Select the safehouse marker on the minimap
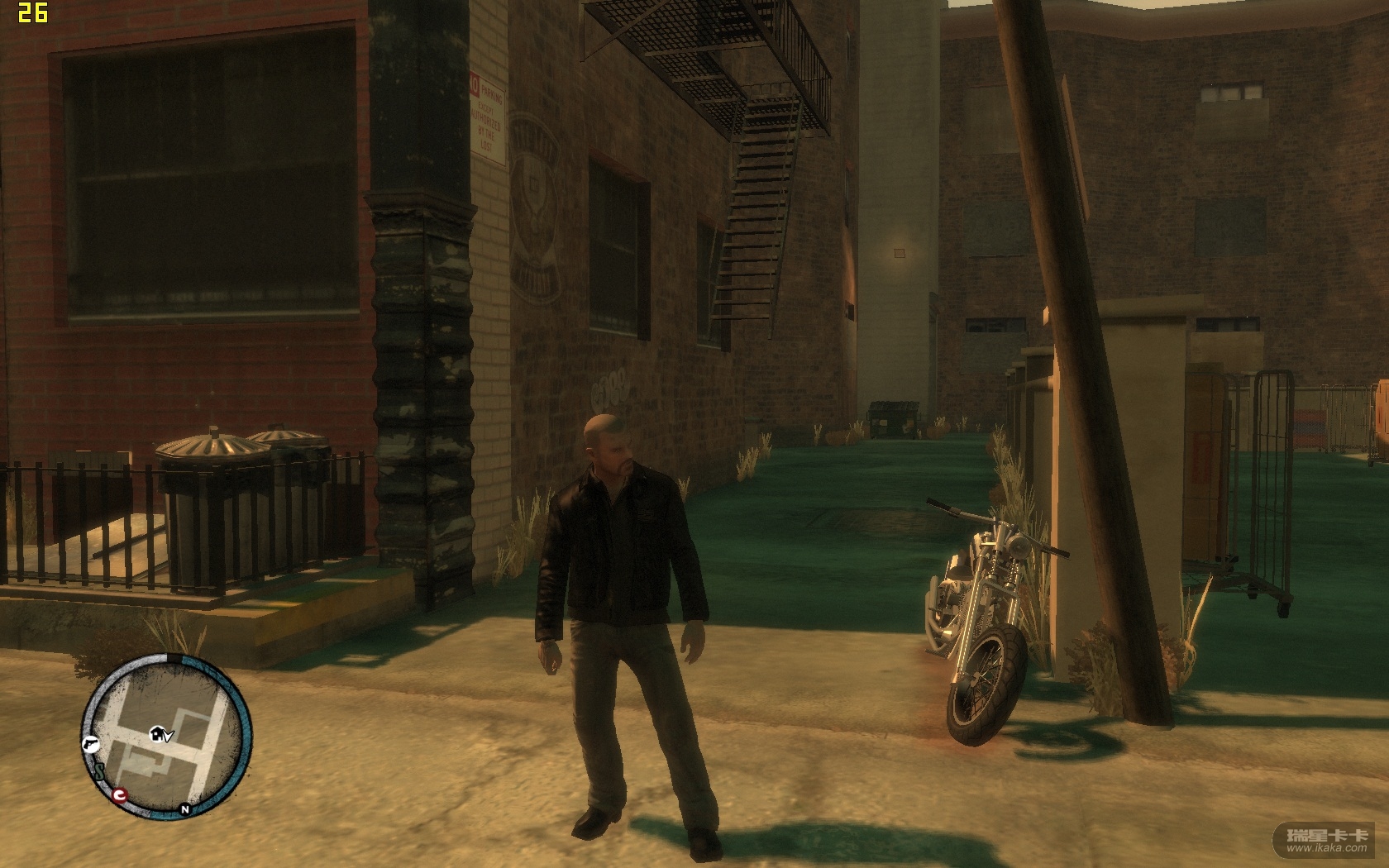The width and height of the screenshot is (1389, 868). 157,733
